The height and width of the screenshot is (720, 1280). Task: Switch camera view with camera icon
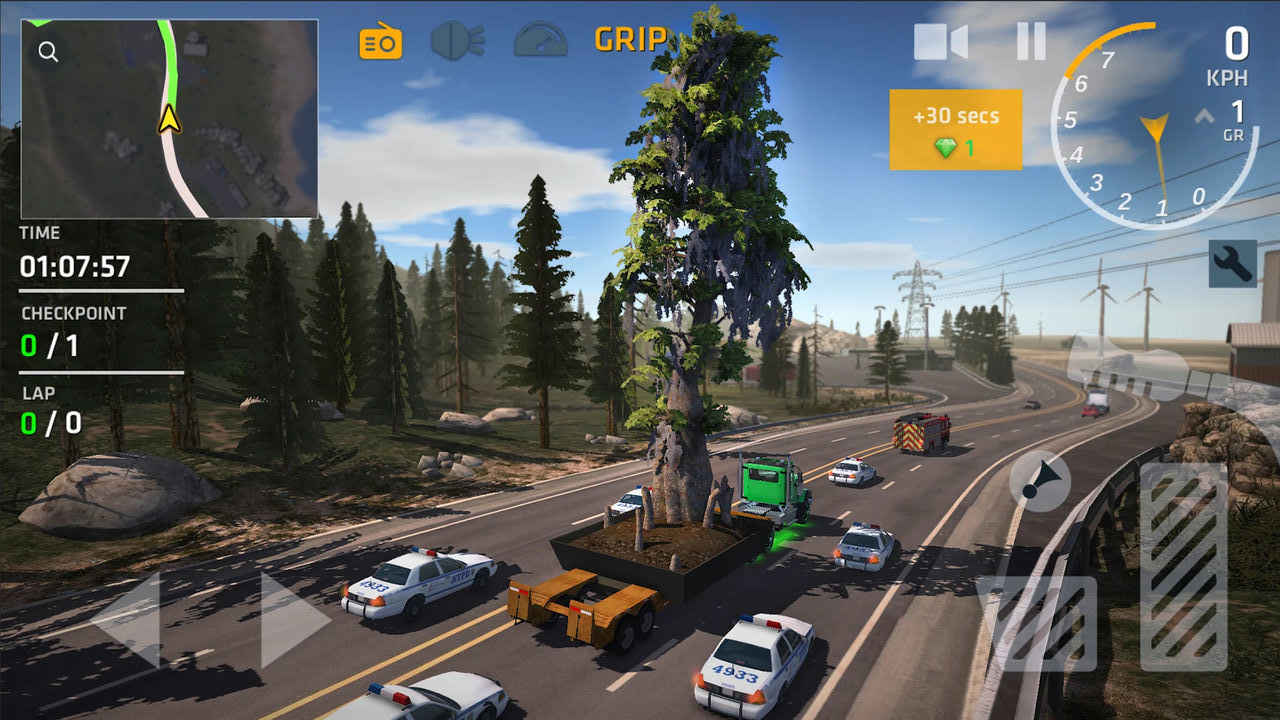click(x=940, y=41)
